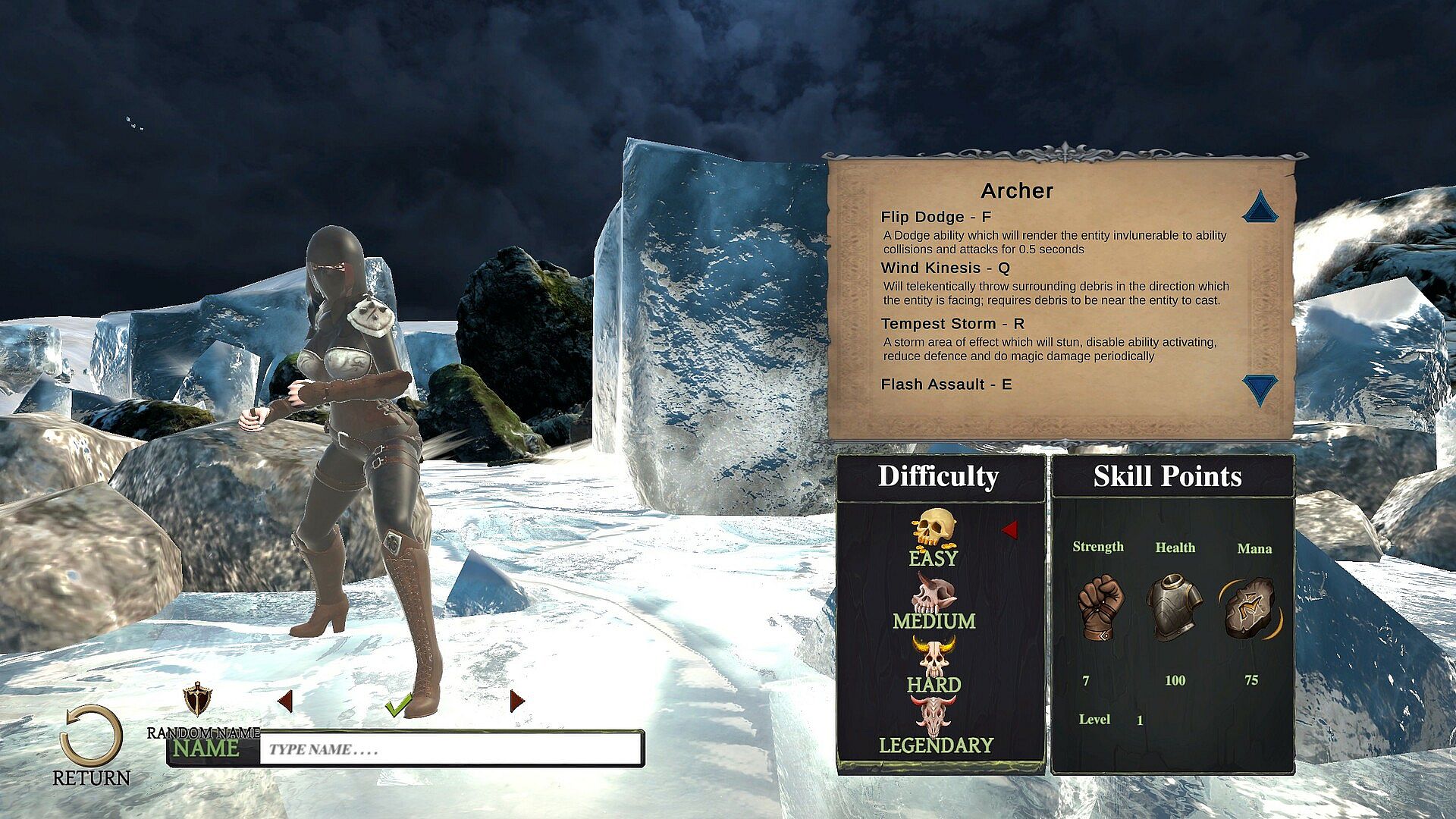Type in the character name field
Image resolution: width=1456 pixels, height=819 pixels.
click(450, 749)
